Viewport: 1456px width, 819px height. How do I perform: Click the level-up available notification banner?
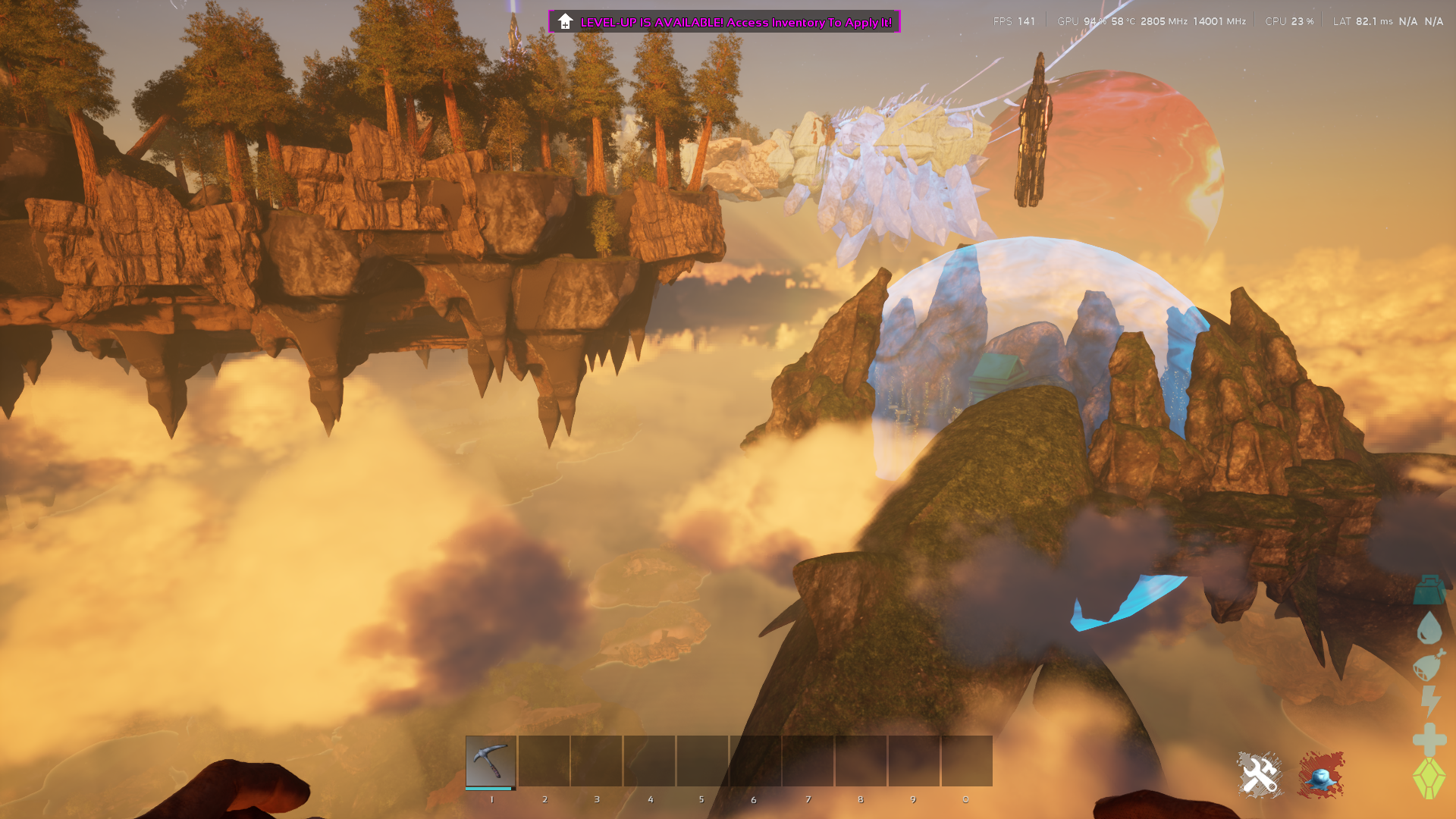click(x=724, y=22)
